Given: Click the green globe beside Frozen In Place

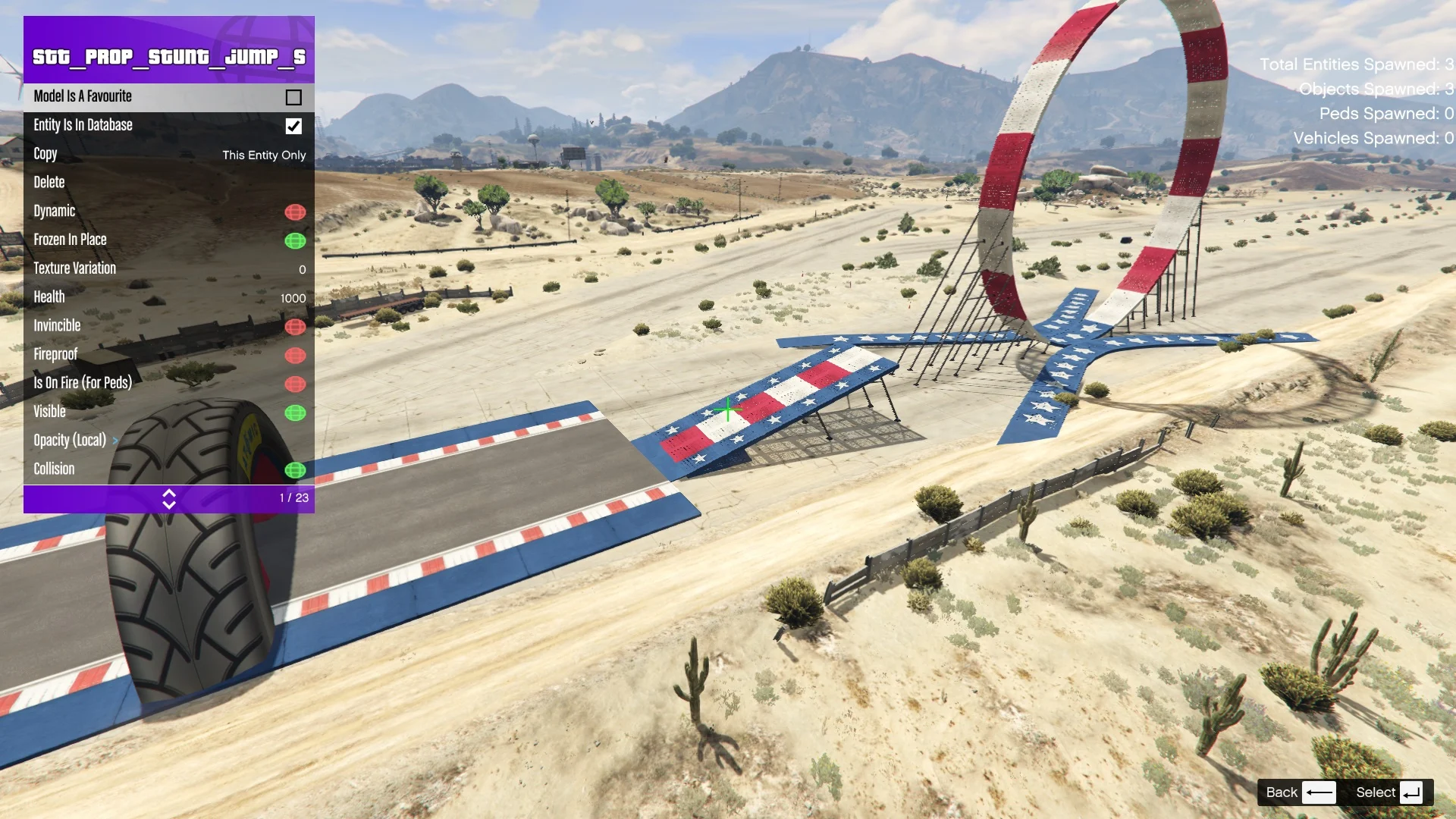Looking at the screenshot, I should (296, 241).
